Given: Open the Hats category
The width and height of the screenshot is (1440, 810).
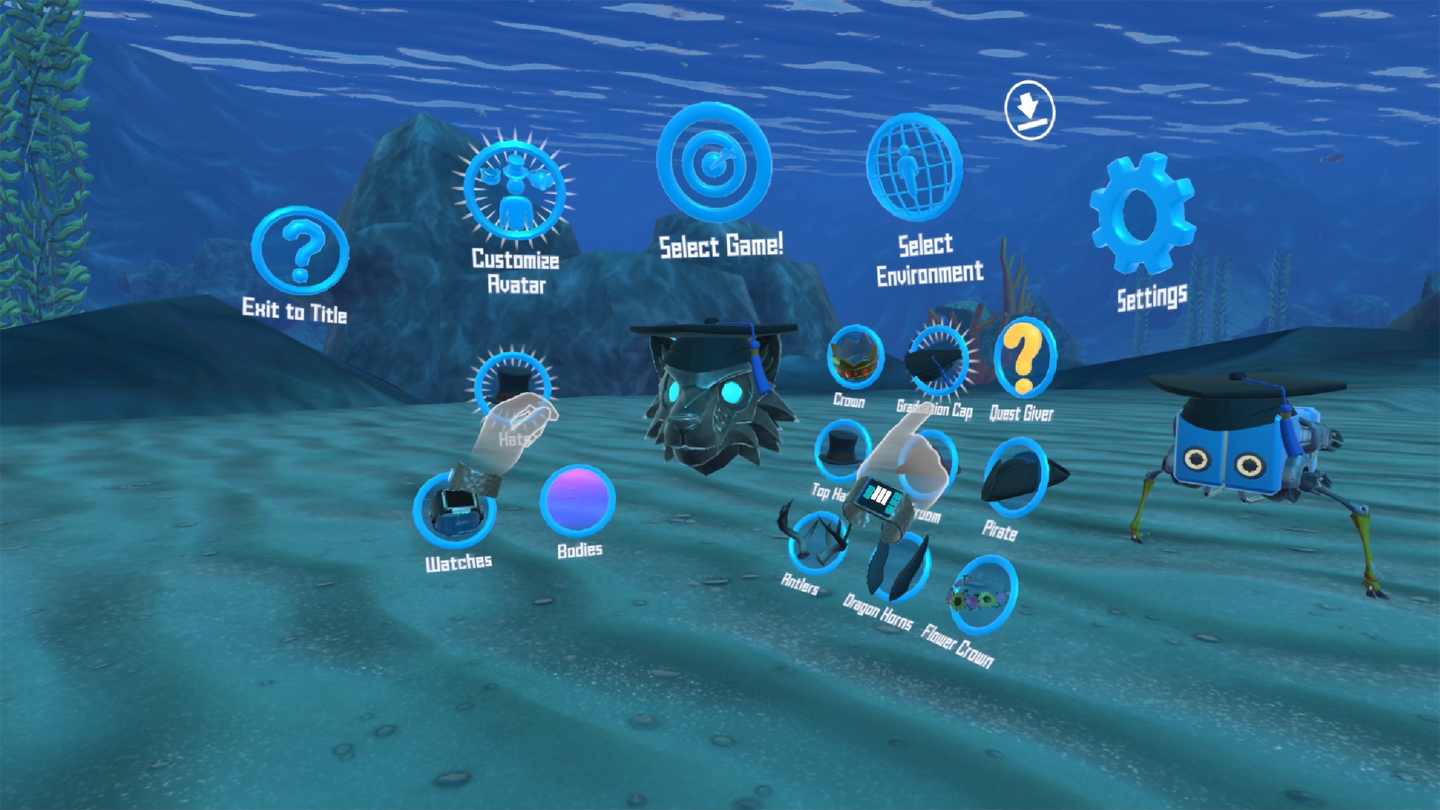Looking at the screenshot, I should 513,387.
